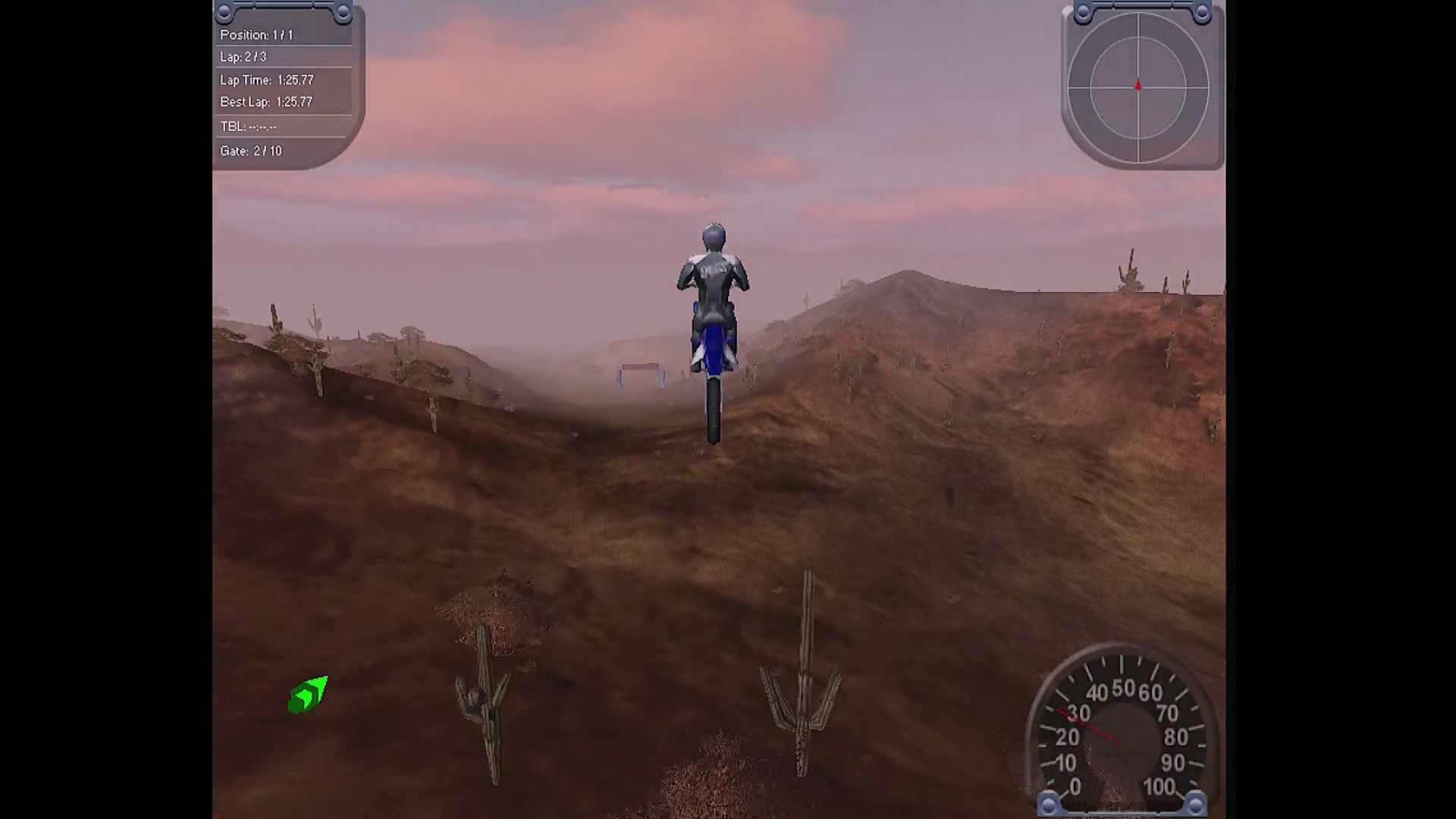Viewport: 1456px width, 819px height.
Task: Click the circular radar minimap
Action: coord(1138,88)
